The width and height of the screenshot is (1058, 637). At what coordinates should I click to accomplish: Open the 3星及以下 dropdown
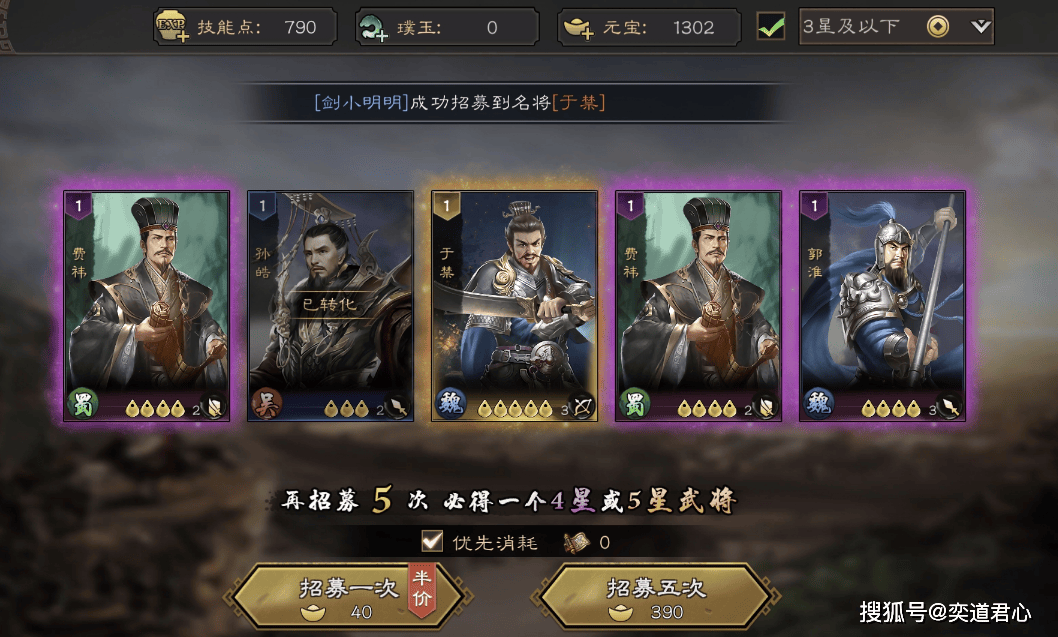tap(980, 27)
